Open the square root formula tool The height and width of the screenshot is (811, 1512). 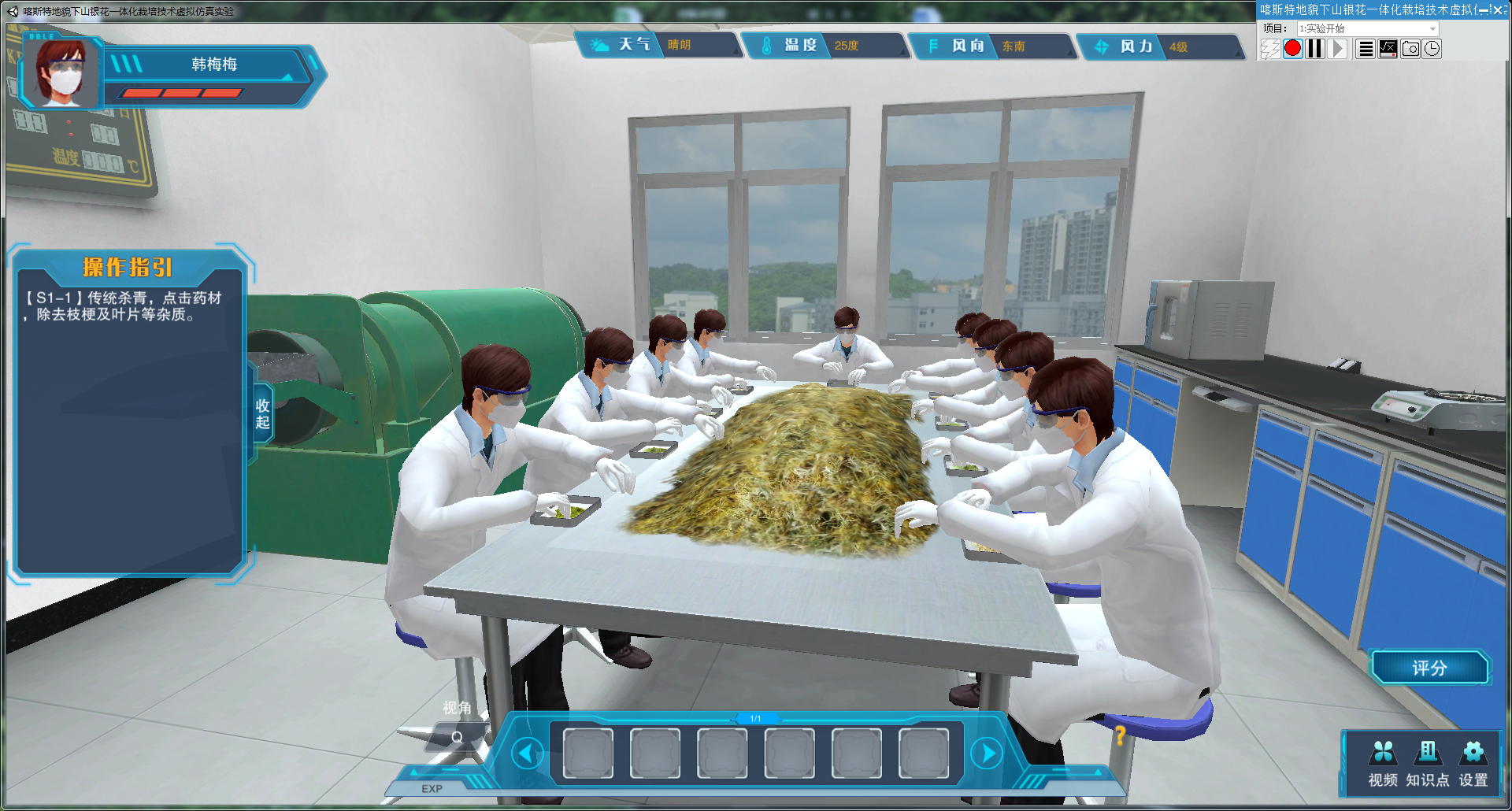coord(1388,49)
